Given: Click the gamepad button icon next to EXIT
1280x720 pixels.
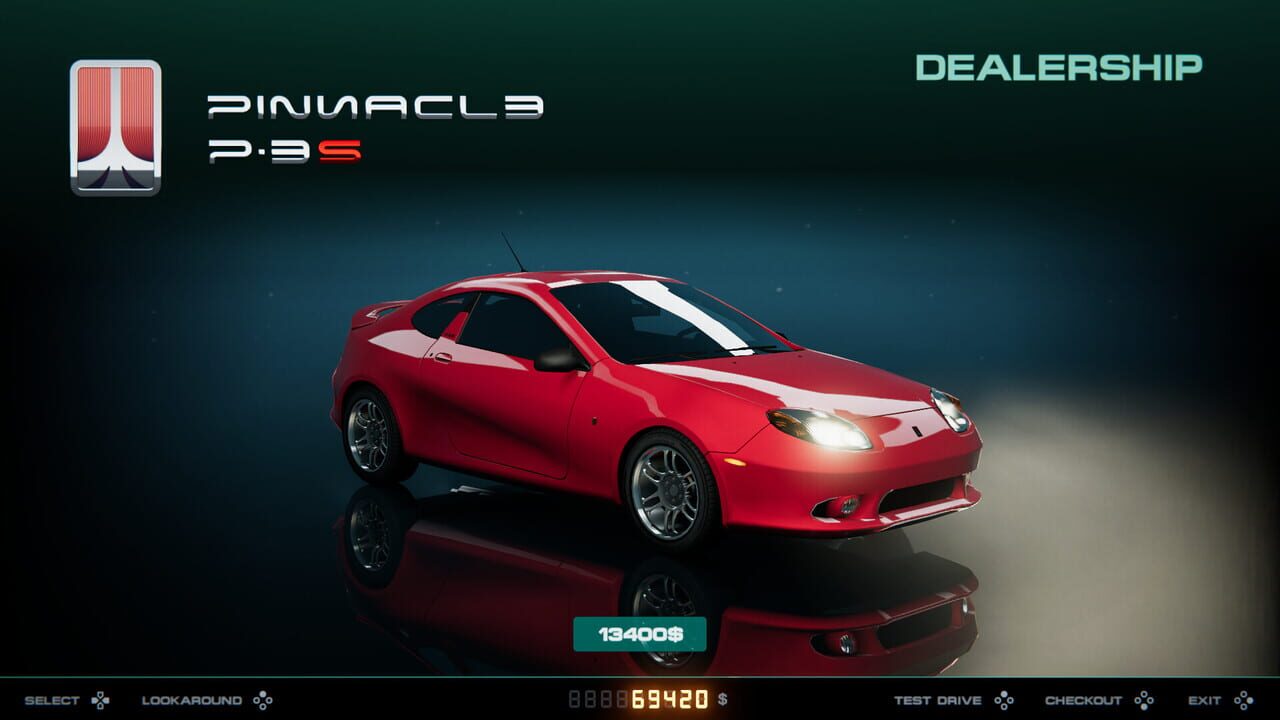Looking at the screenshot, I should [x=1246, y=700].
